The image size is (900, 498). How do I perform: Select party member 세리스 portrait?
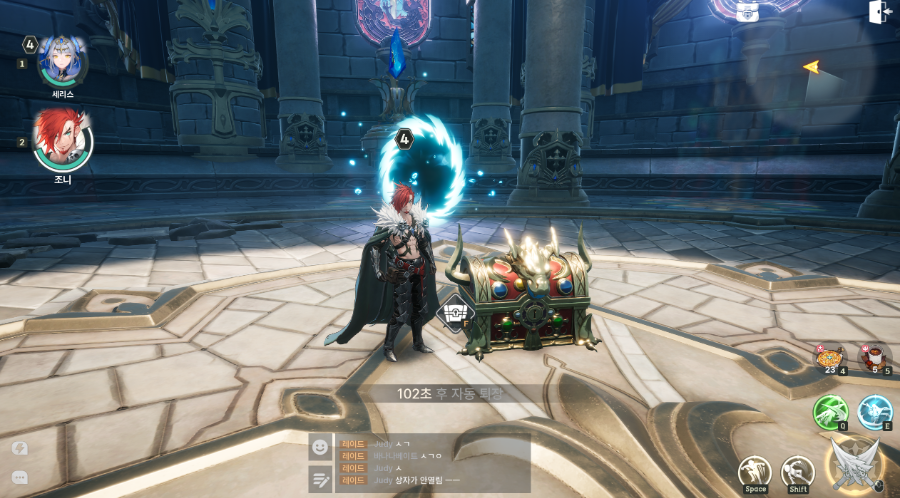click(62, 60)
